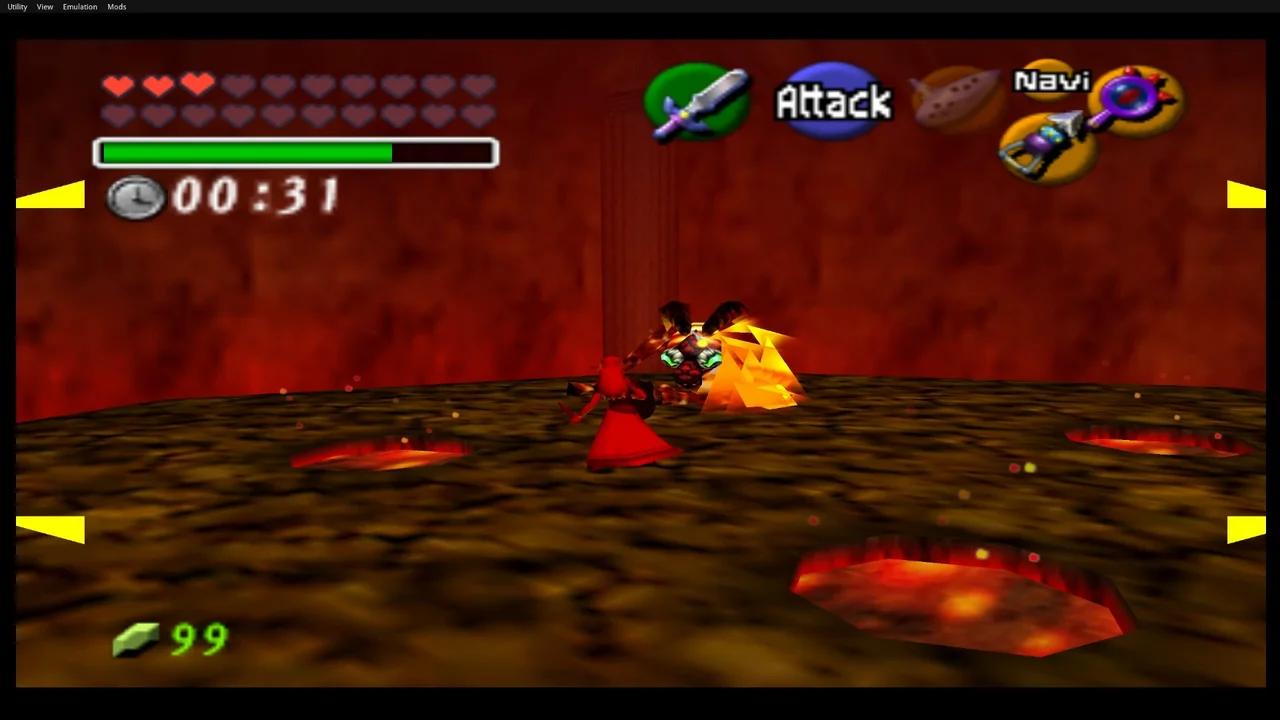Click the yellow arrow on the left edge

pyautogui.click(x=52, y=195)
